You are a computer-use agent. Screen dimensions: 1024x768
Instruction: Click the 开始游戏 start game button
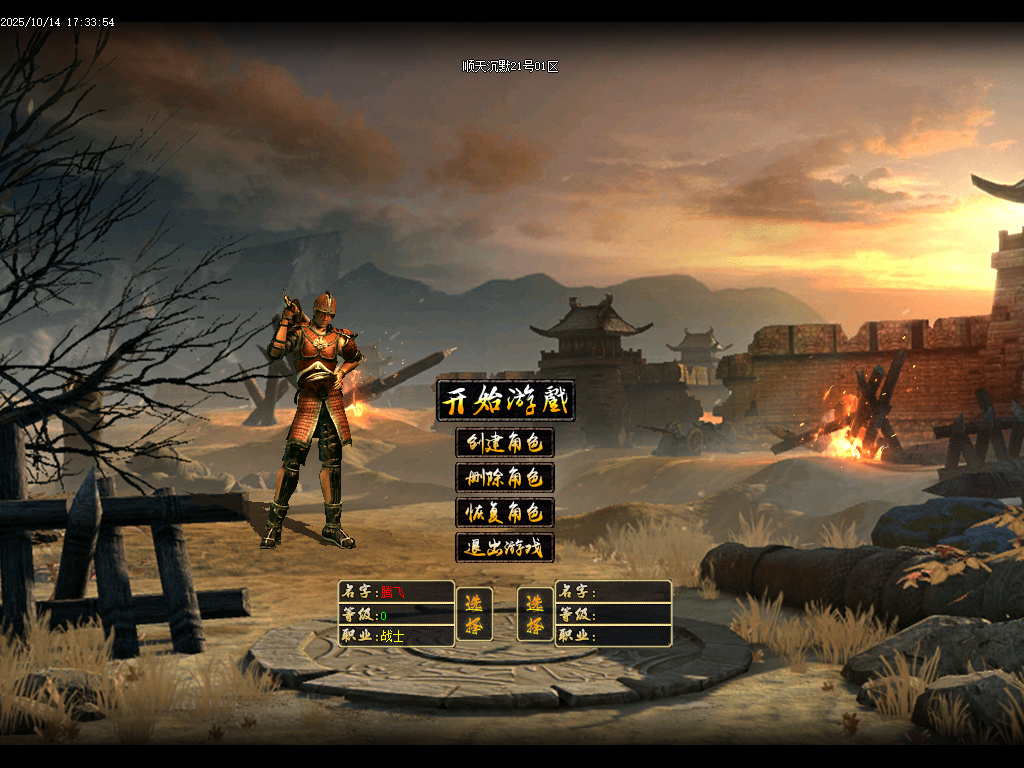point(506,401)
